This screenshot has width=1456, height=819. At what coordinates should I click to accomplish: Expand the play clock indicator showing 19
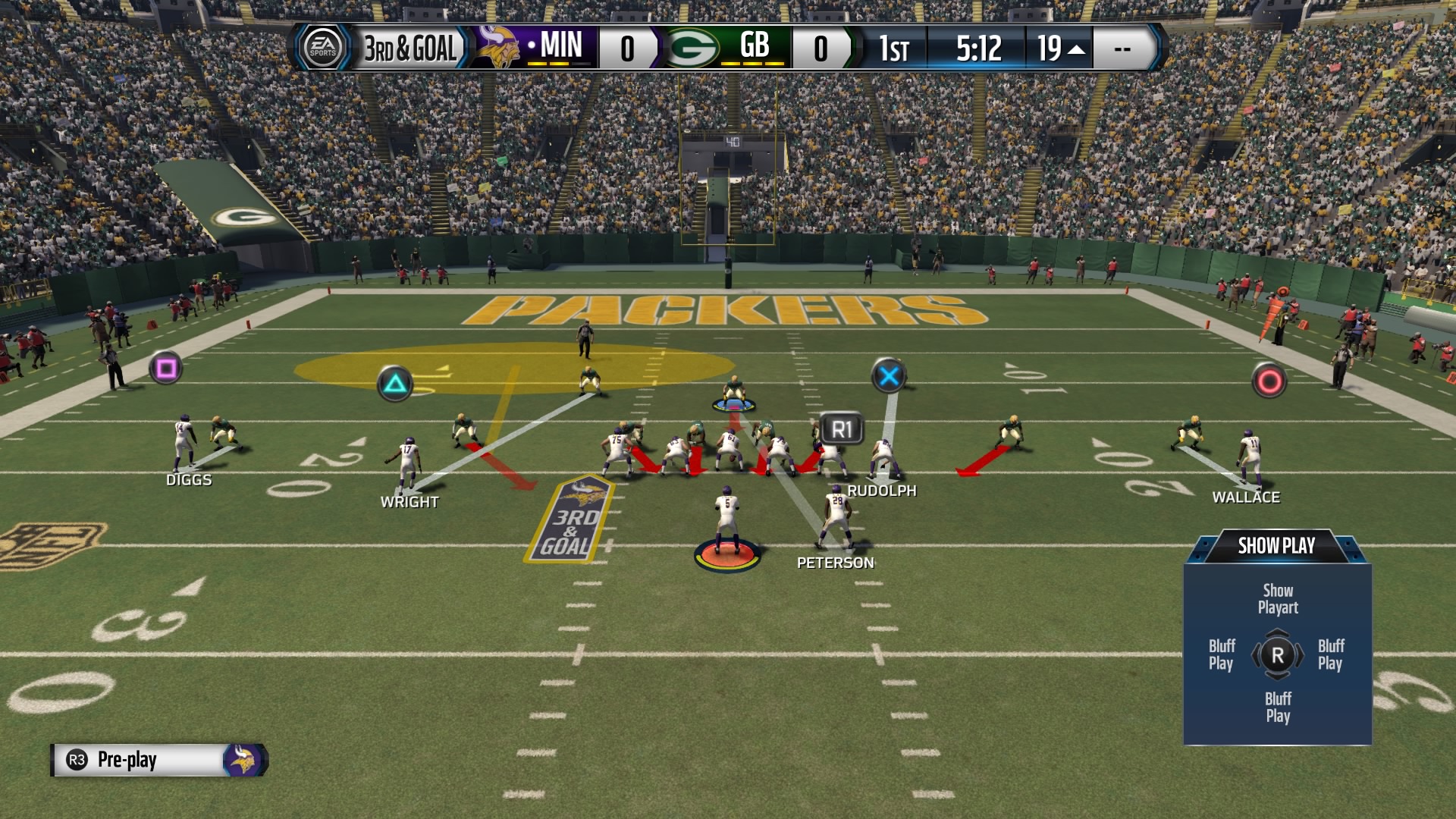tap(1062, 49)
